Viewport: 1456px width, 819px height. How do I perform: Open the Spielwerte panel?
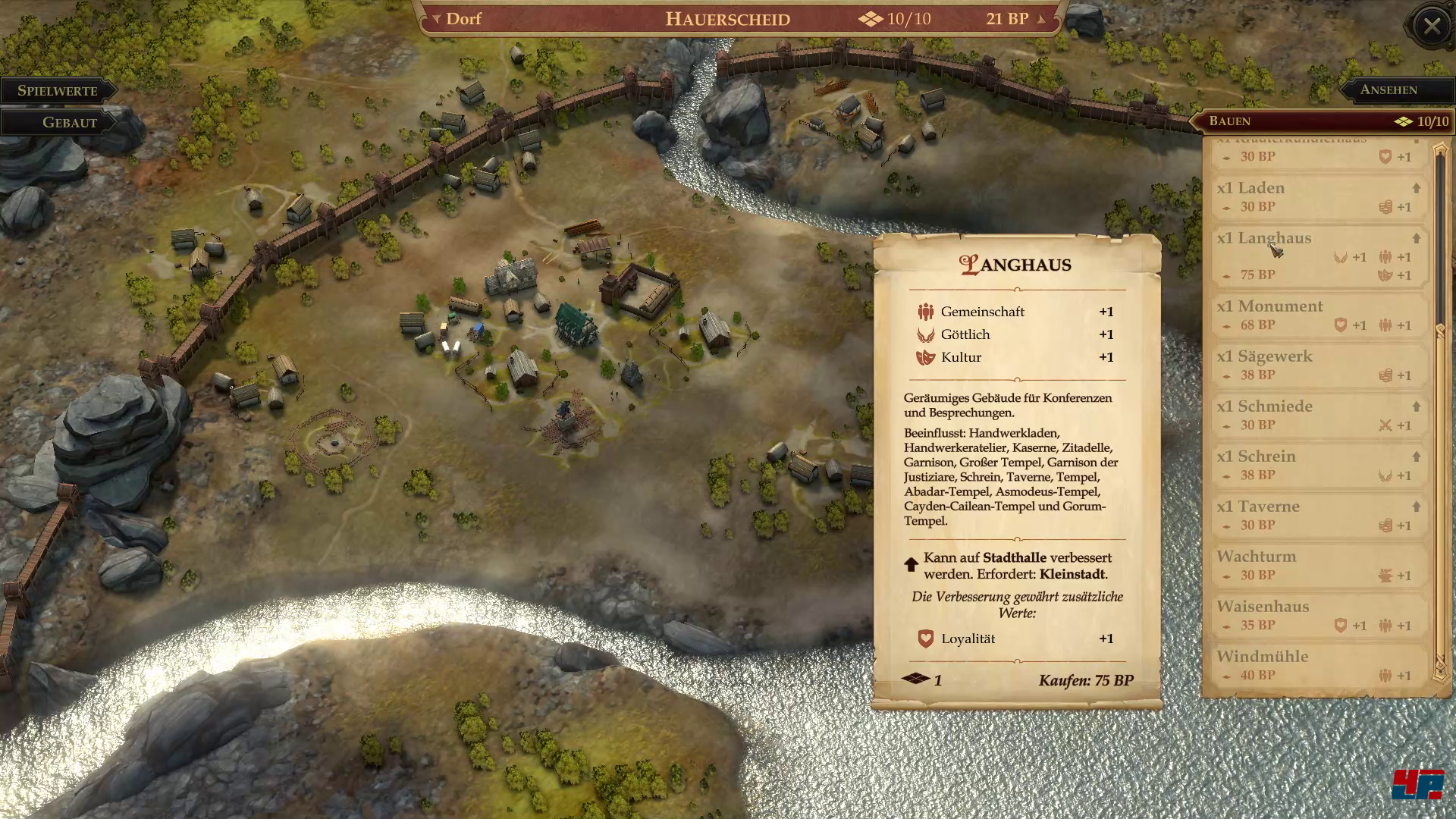(x=58, y=90)
